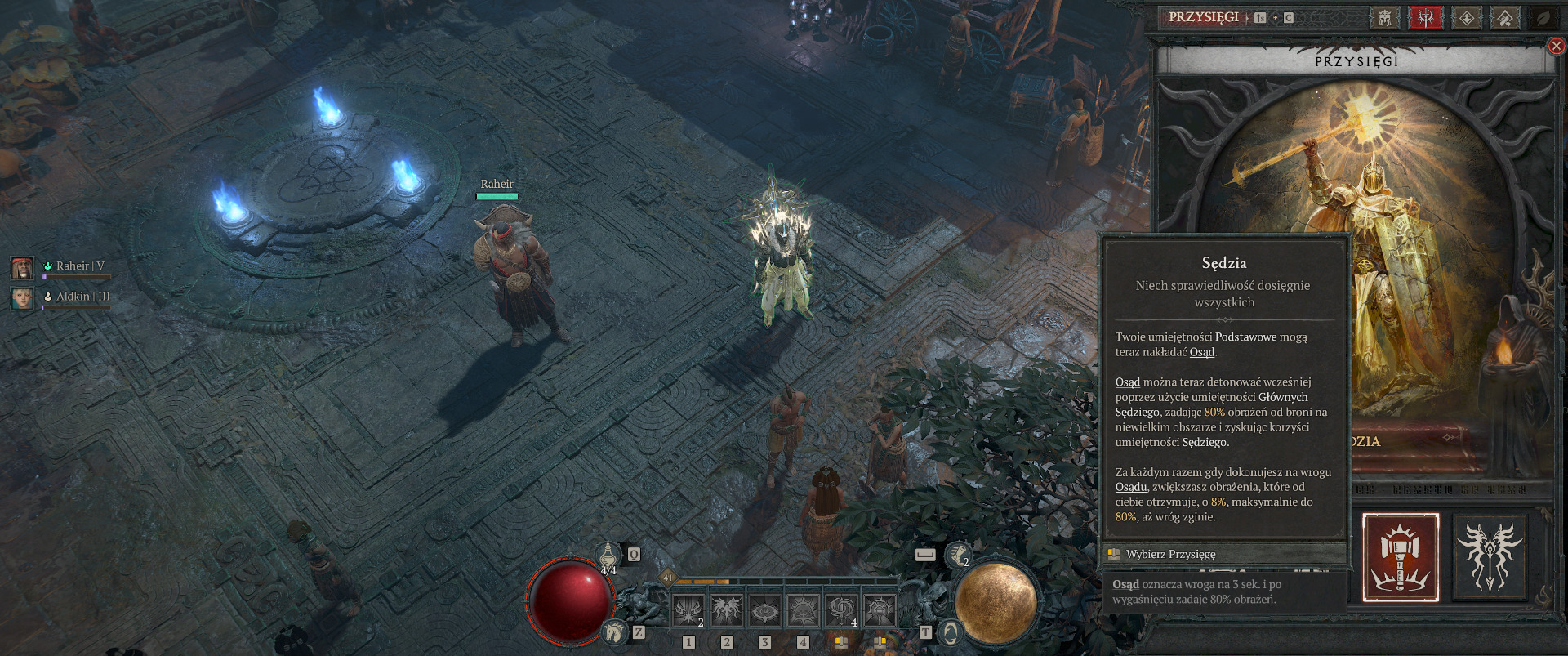The image size is (1568, 656).
Task: Choose the winged arrow oath tile
Action: coord(1490,557)
